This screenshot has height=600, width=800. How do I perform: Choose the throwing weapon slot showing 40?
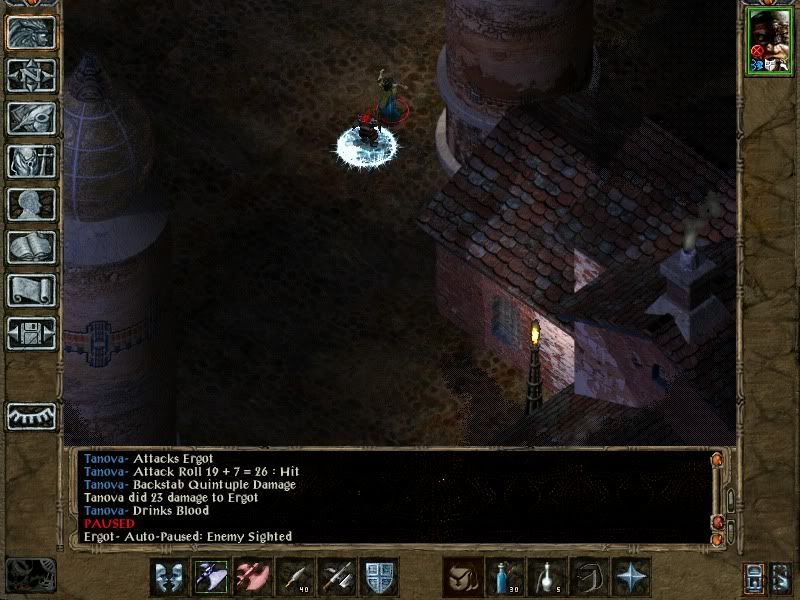294,577
